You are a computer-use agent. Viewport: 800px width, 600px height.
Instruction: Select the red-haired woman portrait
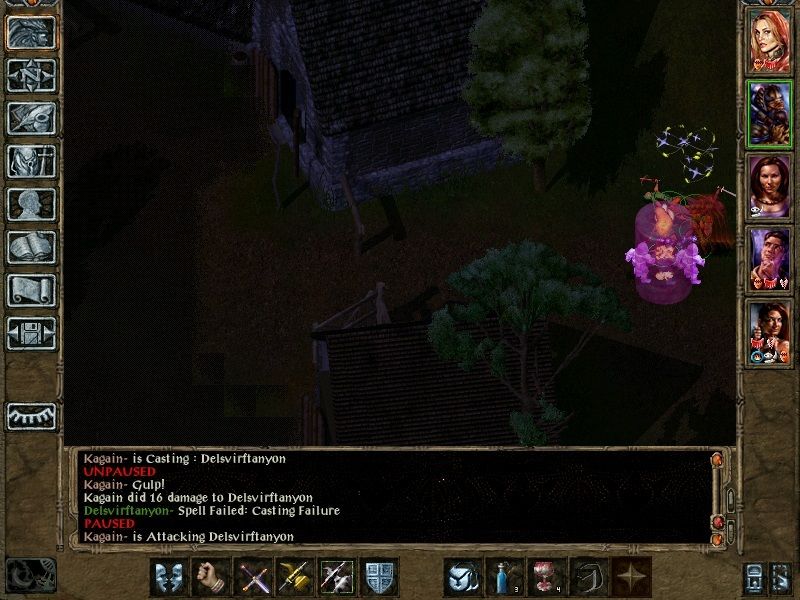[769, 40]
